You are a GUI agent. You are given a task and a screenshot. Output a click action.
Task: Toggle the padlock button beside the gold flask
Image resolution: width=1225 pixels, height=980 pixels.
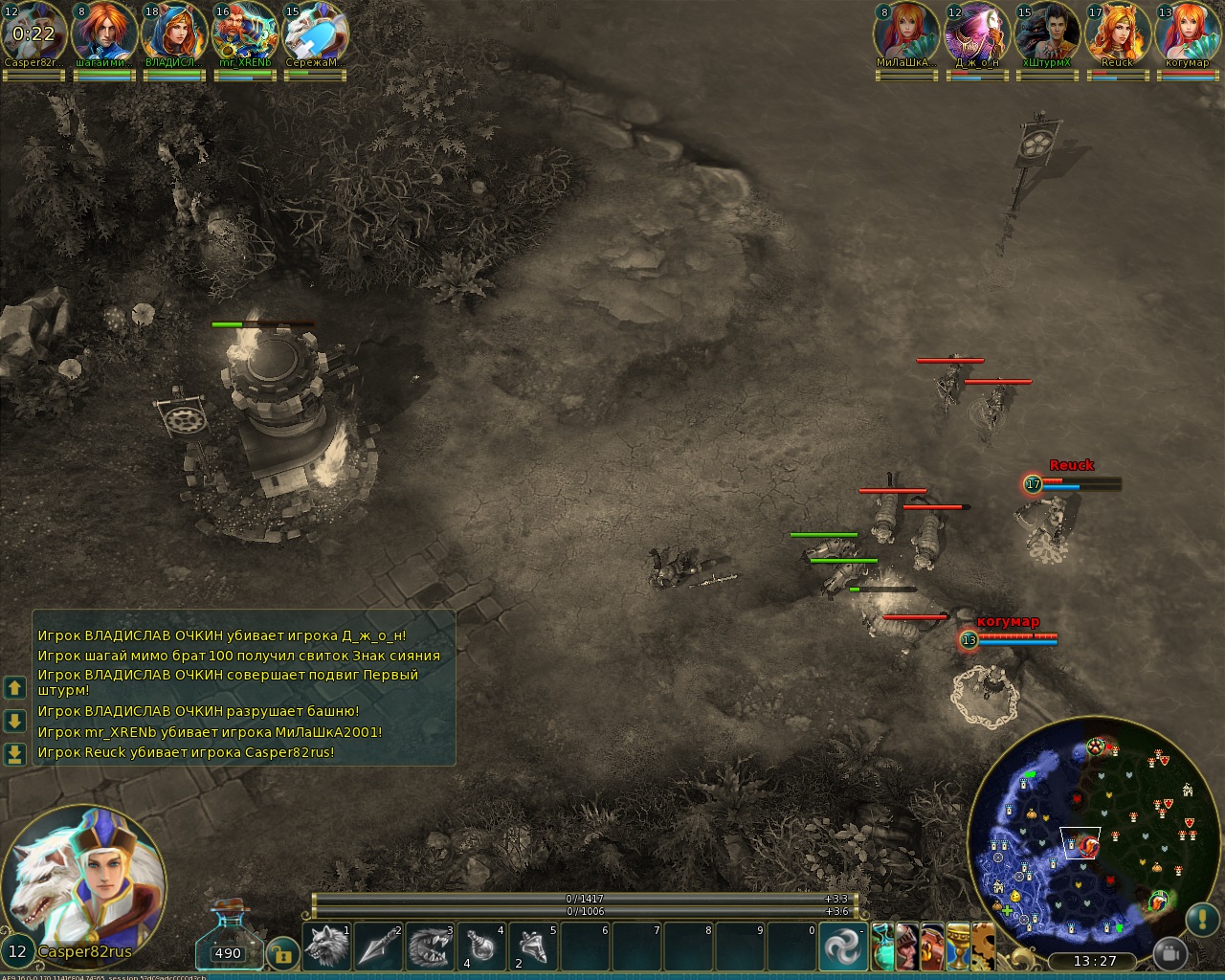coord(282,952)
